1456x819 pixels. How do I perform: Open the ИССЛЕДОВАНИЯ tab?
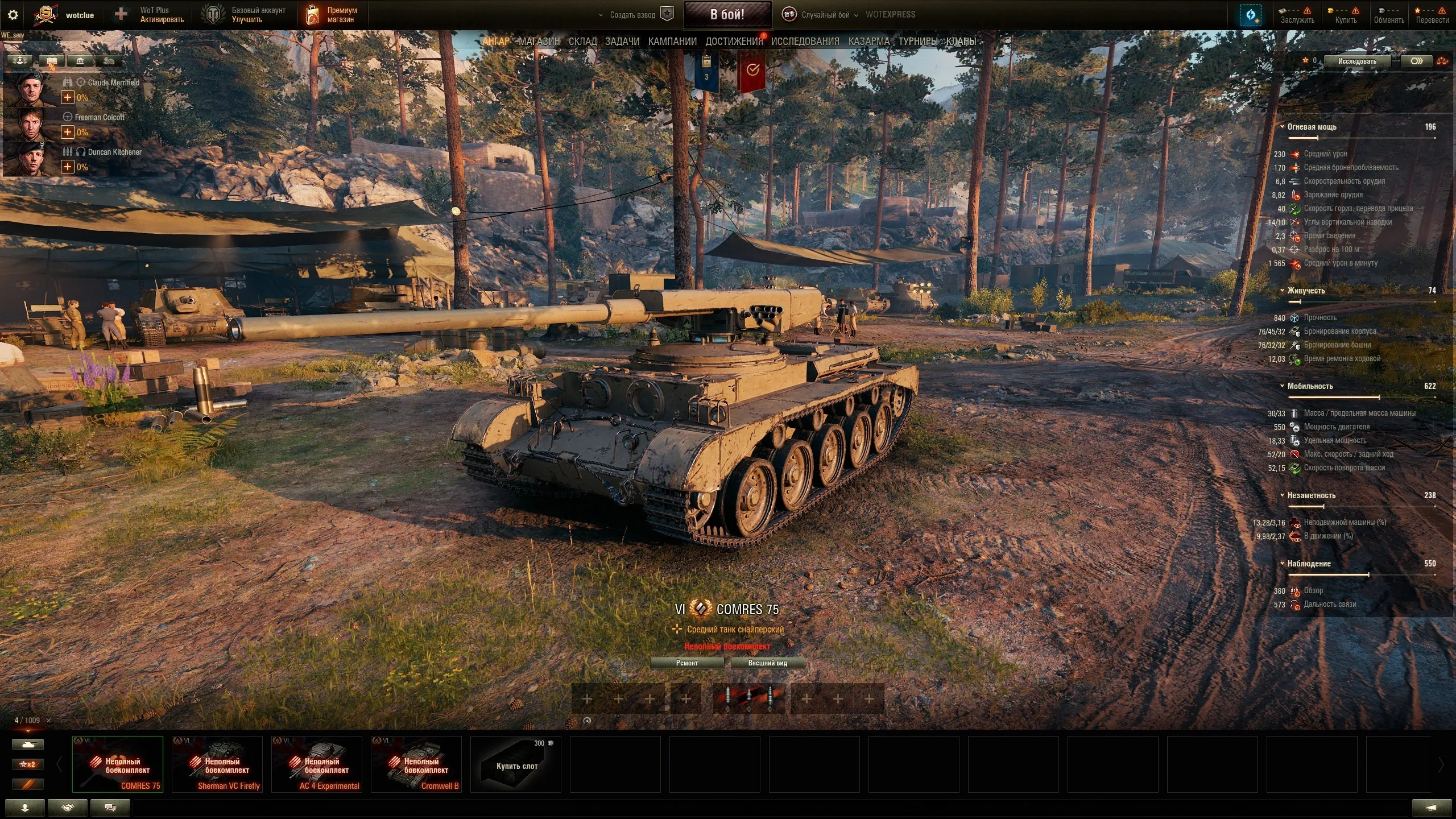pos(805,42)
